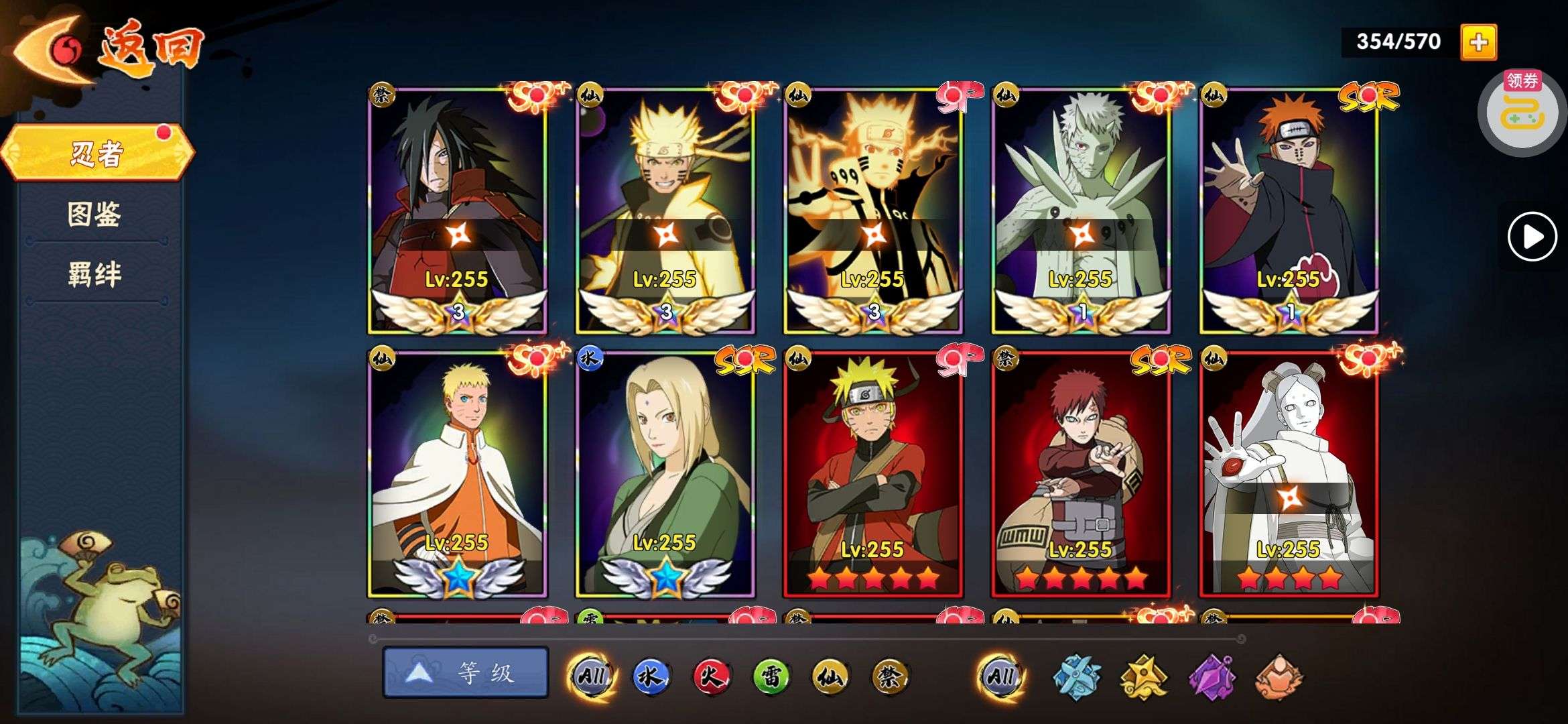
Task: Switch to the 图鉴 tab
Action: point(94,215)
